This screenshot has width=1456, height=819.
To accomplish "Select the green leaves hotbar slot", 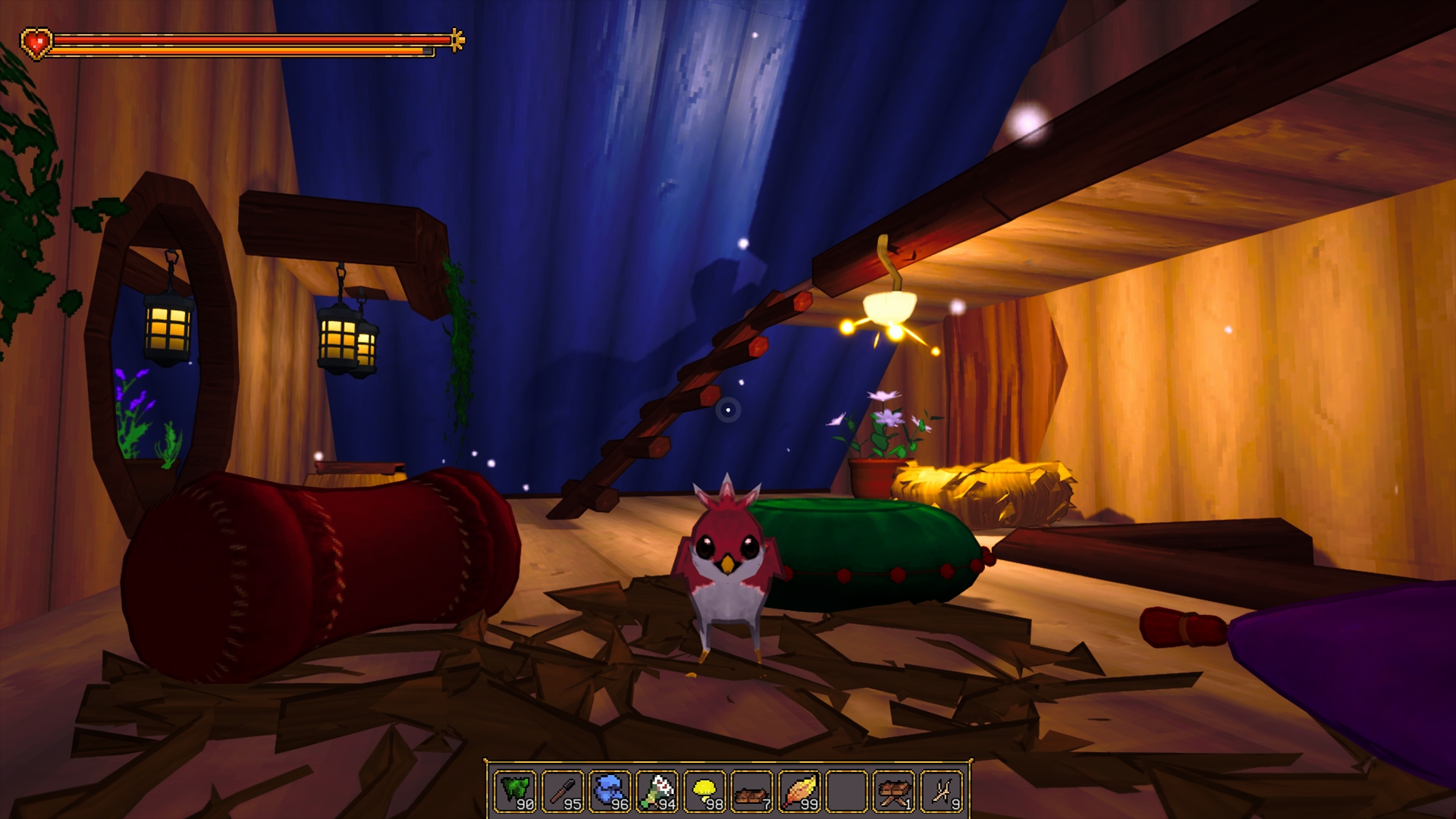I will coord(516,791).
